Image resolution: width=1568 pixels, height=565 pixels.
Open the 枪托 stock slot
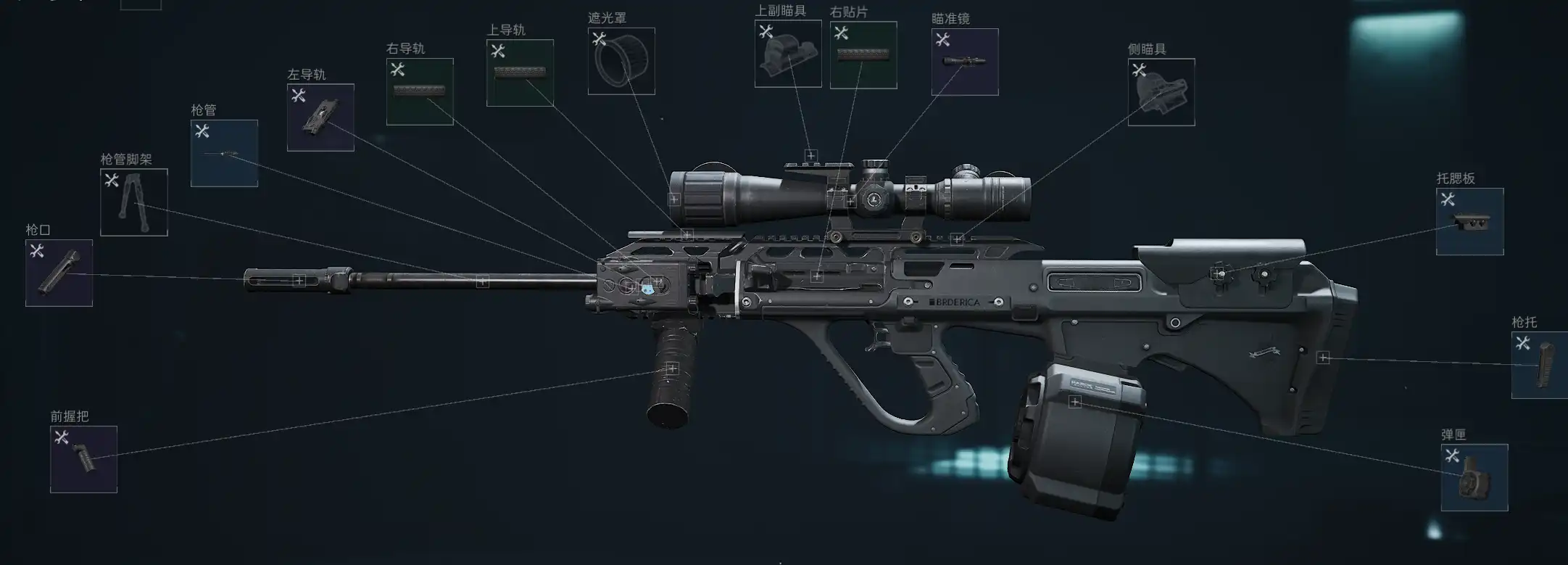1540,365
